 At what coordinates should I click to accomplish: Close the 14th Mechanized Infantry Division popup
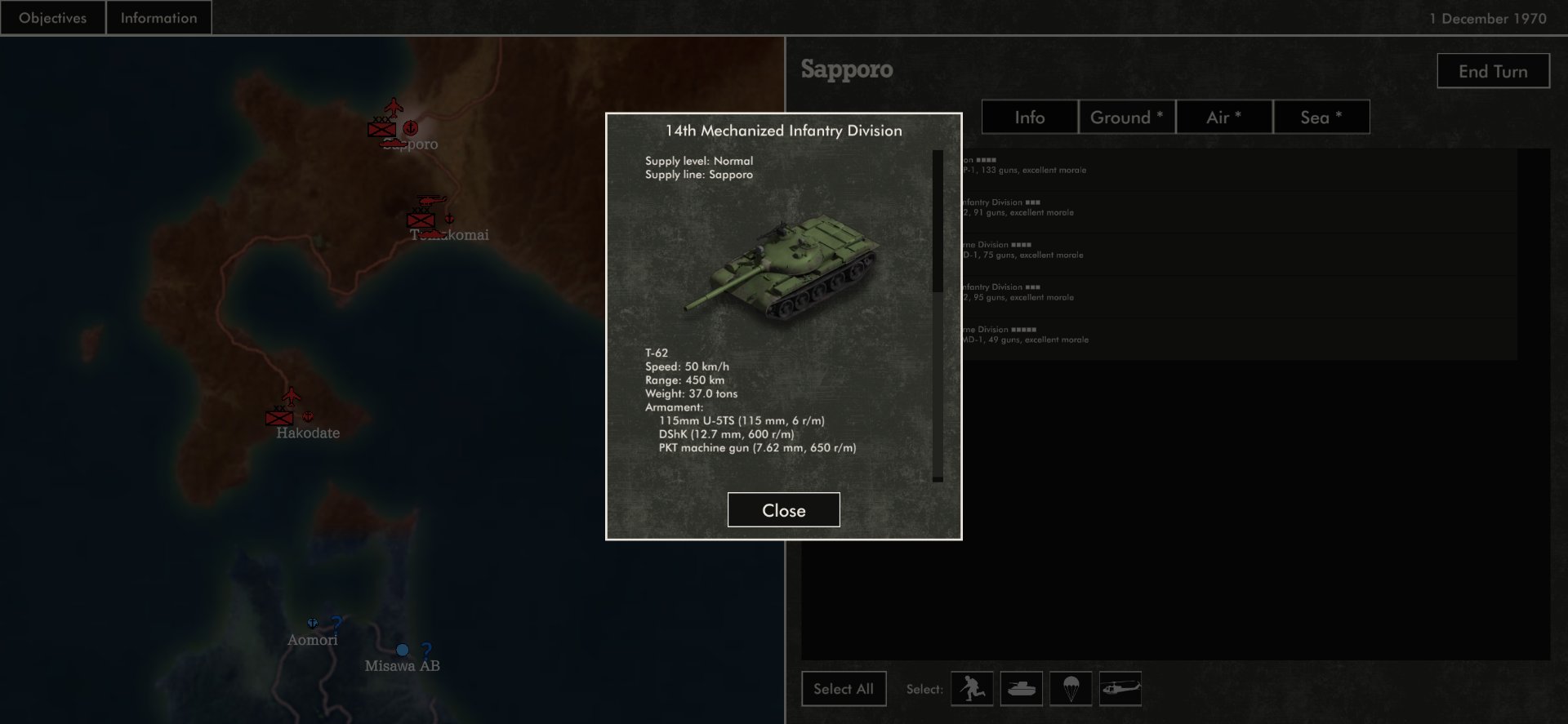pyautogui.click(x=783, y=510)
